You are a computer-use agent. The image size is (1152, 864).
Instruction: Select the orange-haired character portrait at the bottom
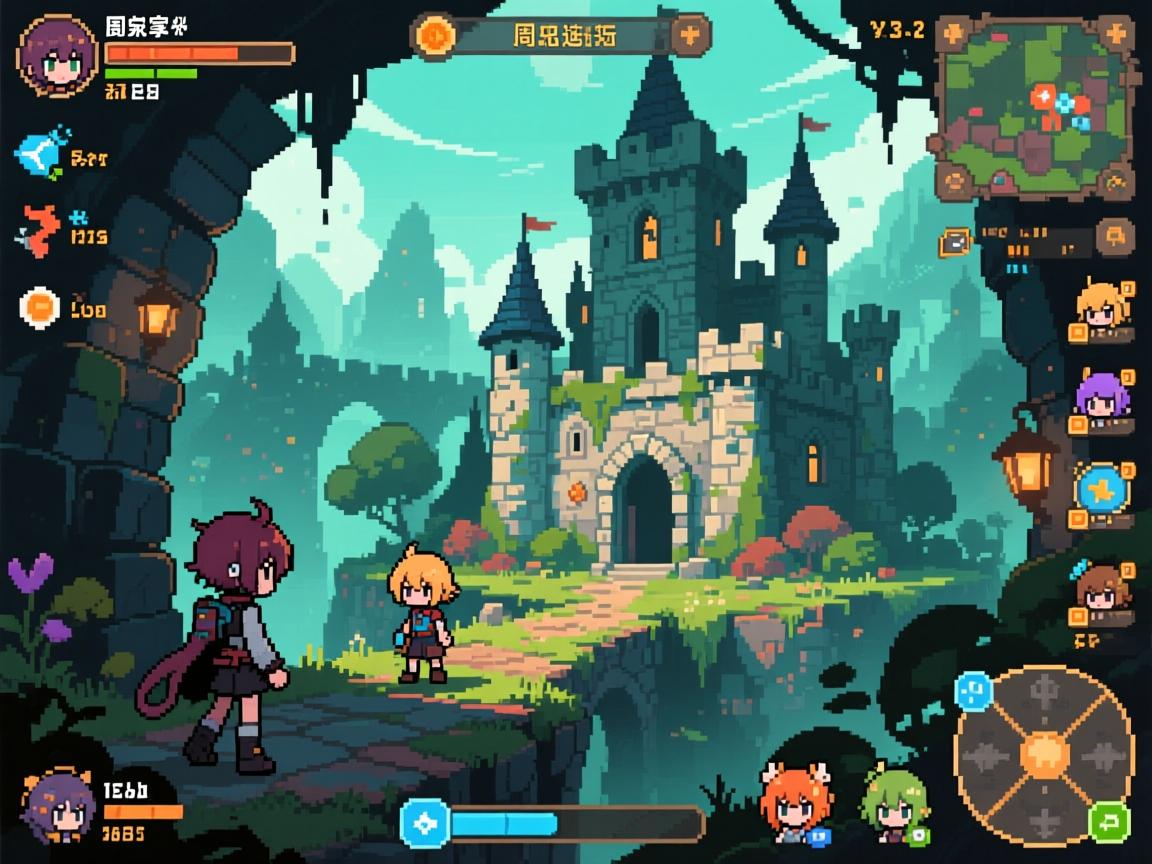[x=793, y=801]
